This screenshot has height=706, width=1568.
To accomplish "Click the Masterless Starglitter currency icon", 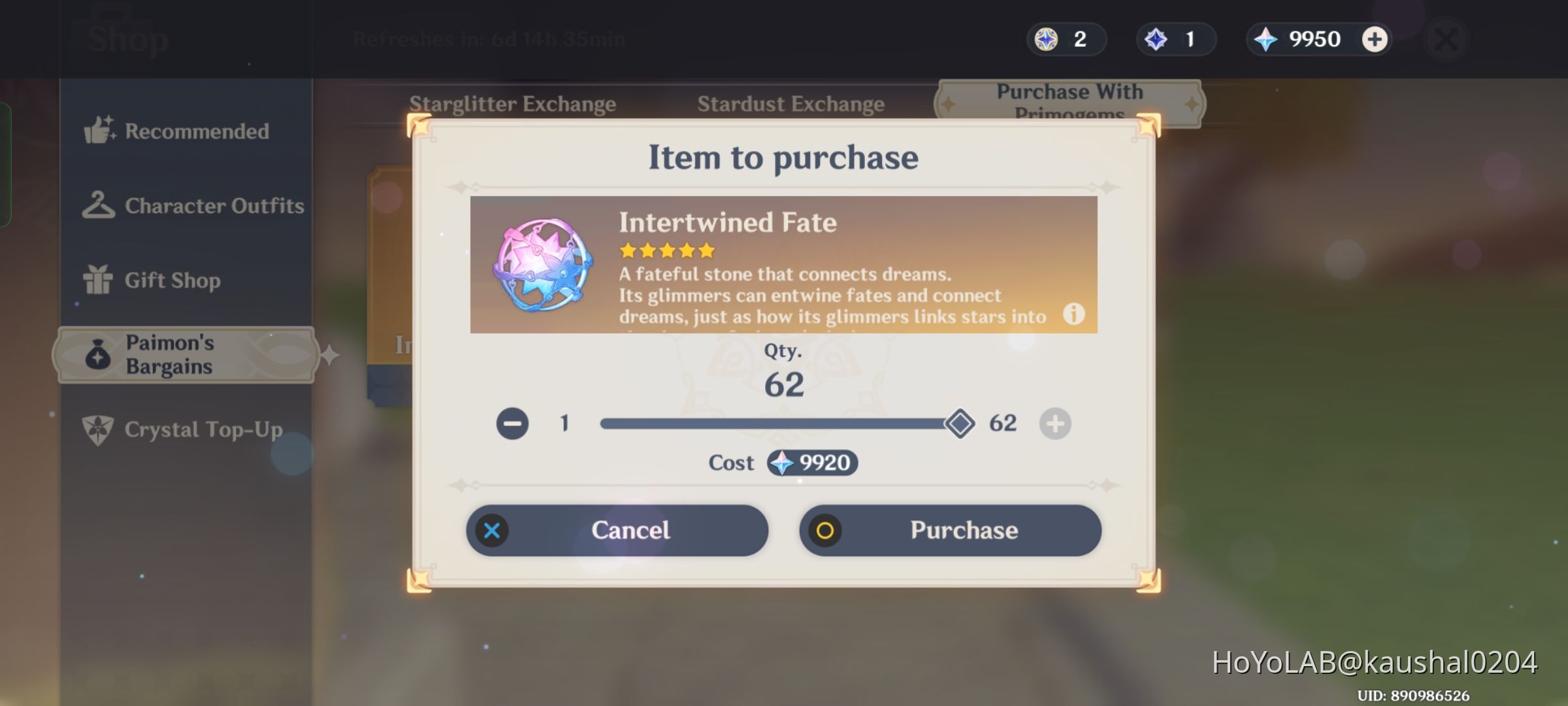I will tap(1046, 39).
